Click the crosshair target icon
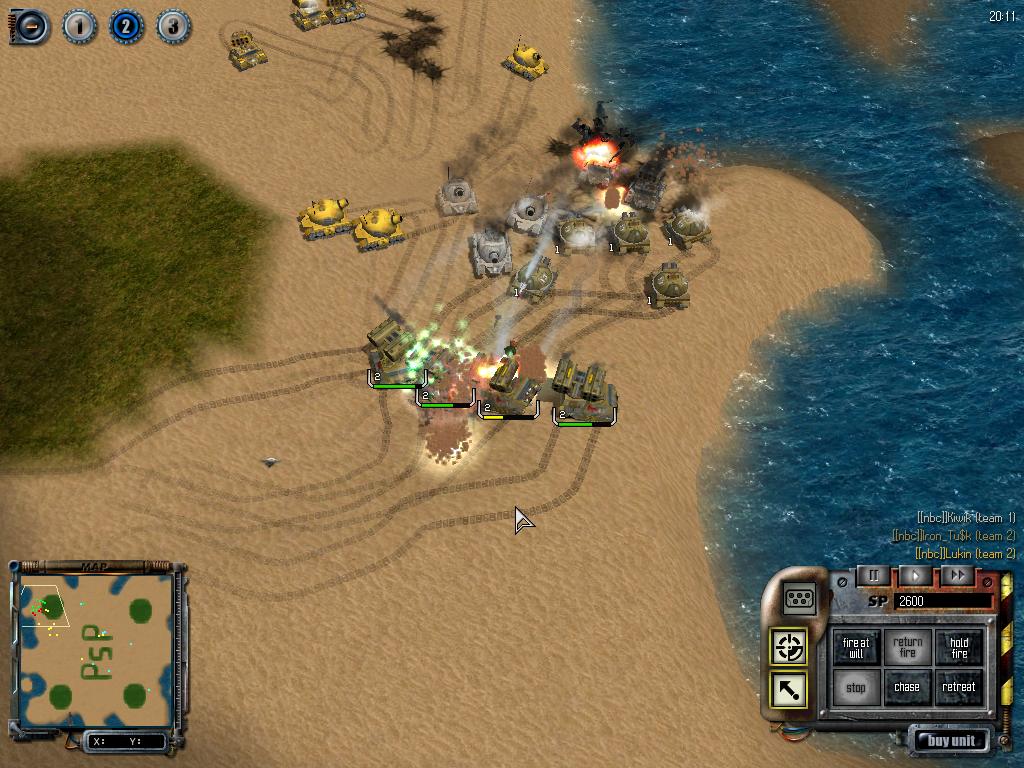Viewport: 1024px width, 768px height. pyautogui.click(x=789, y=647)
